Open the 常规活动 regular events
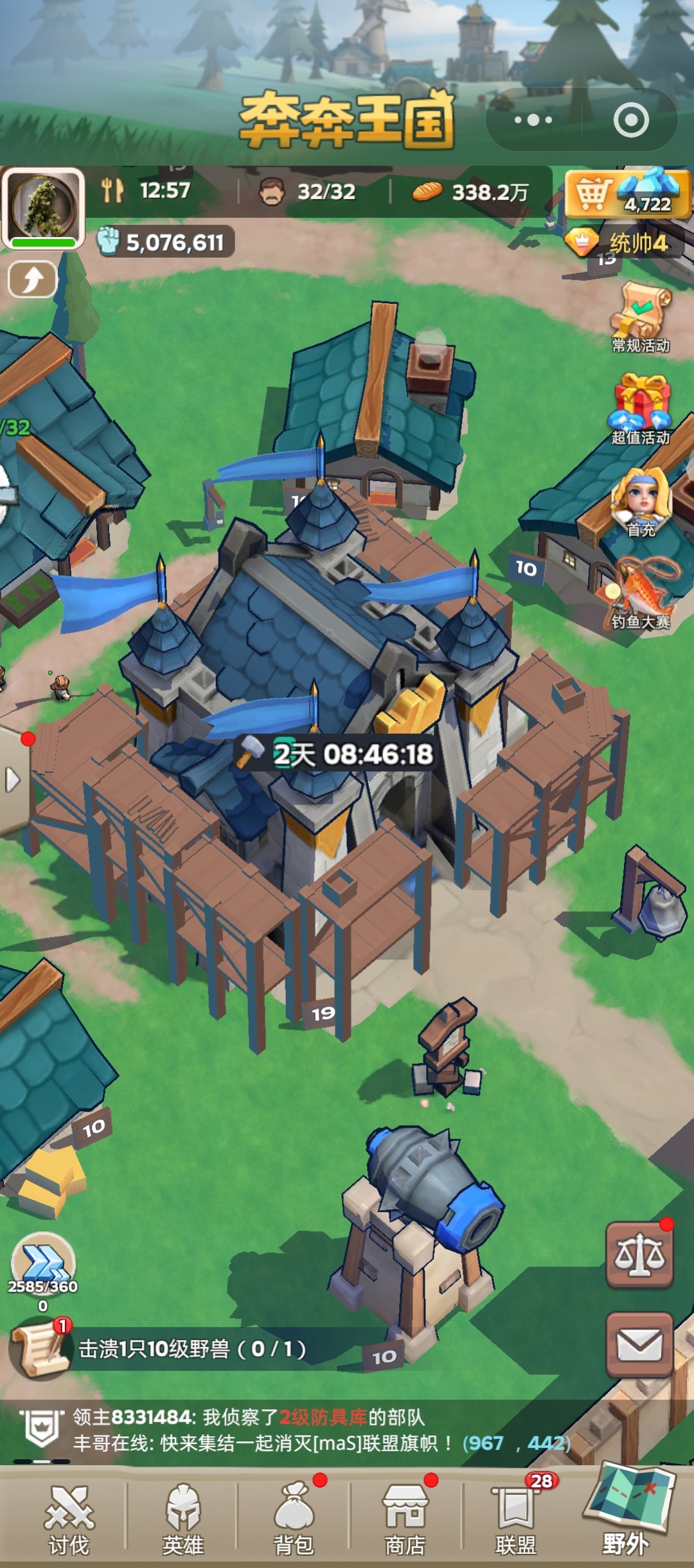This screenshot has width=694, height=1568. [x=641, y=317]
